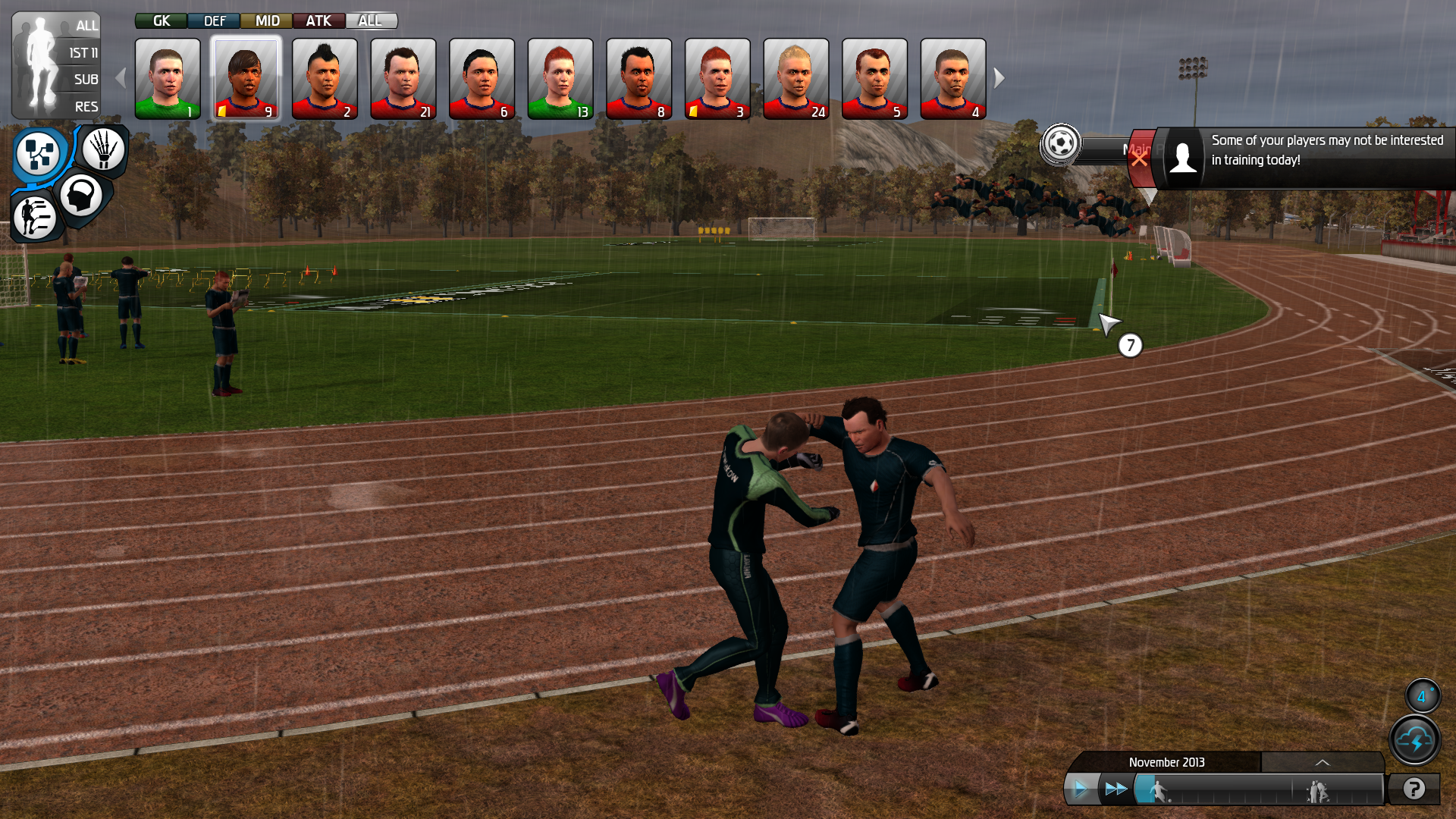Fast forward the calendar
Image resolution: width=1456 pixels, height=819 pixels.
(x=1116, y=789)
